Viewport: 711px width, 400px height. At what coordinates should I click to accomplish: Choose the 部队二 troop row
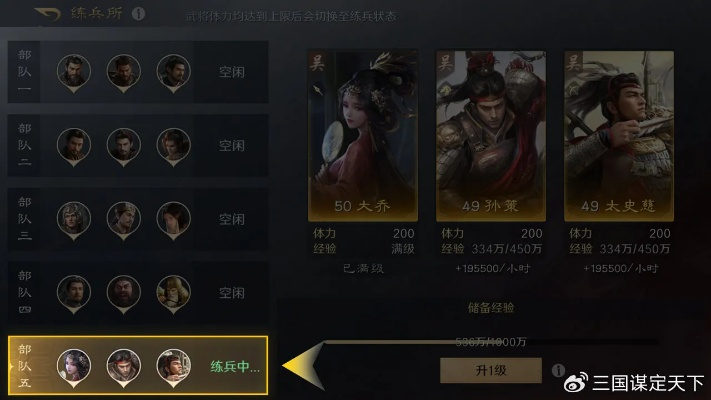click(138, 145)
